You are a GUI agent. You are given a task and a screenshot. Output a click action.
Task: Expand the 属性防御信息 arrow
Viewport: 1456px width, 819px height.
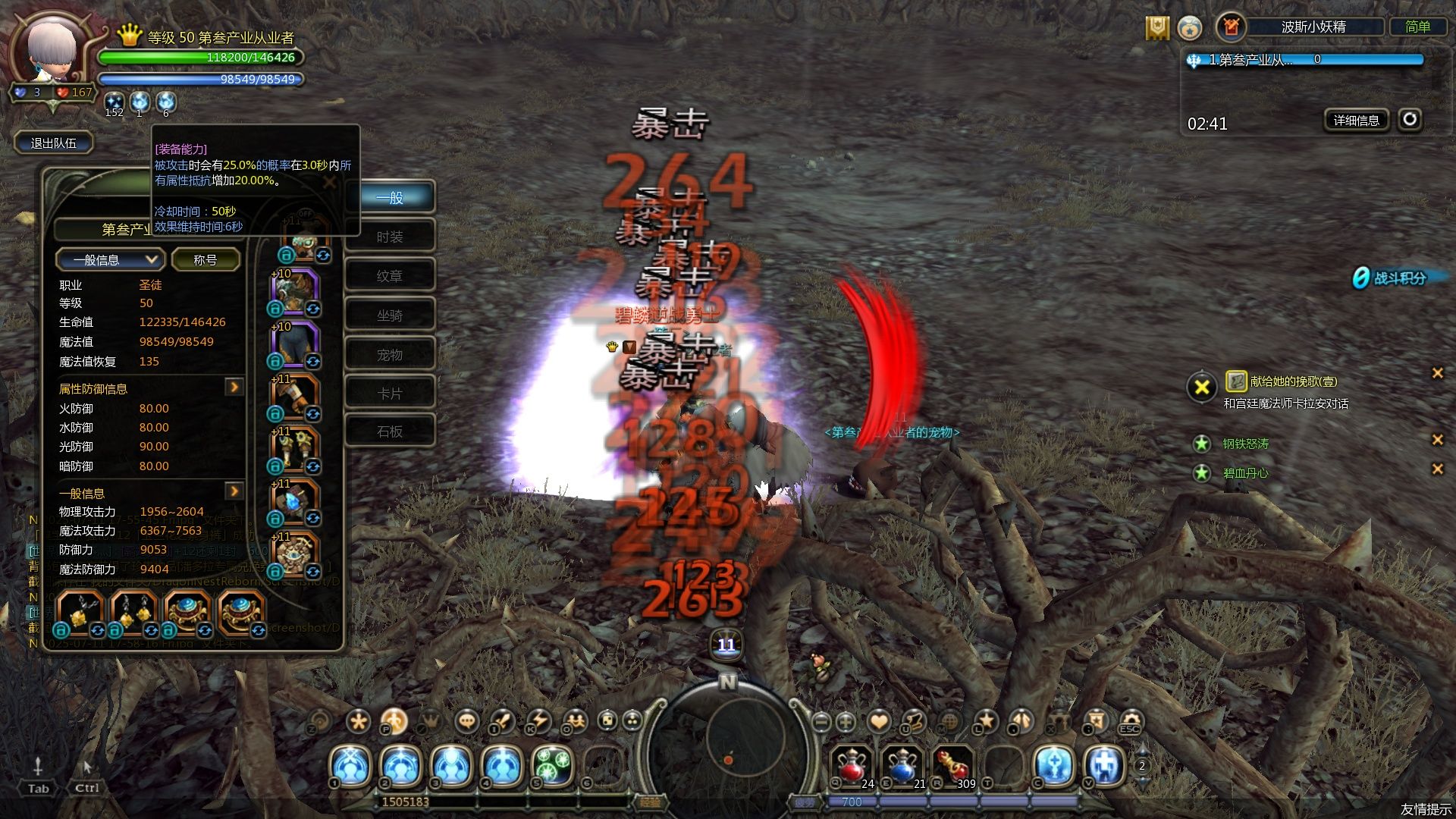234,388
